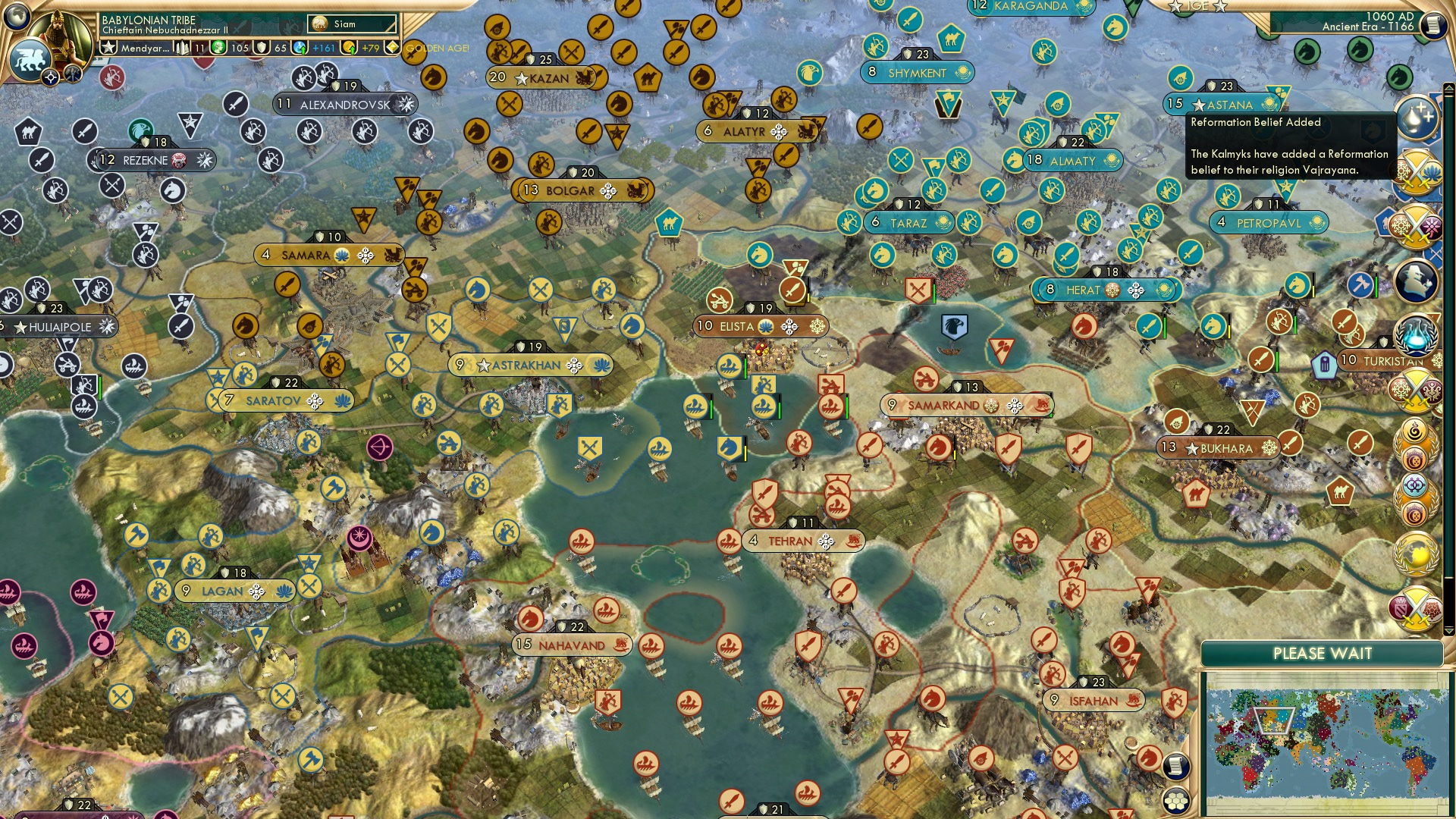
Task: Click the GOLDEN AGE indicator
Action: point(438,47)
